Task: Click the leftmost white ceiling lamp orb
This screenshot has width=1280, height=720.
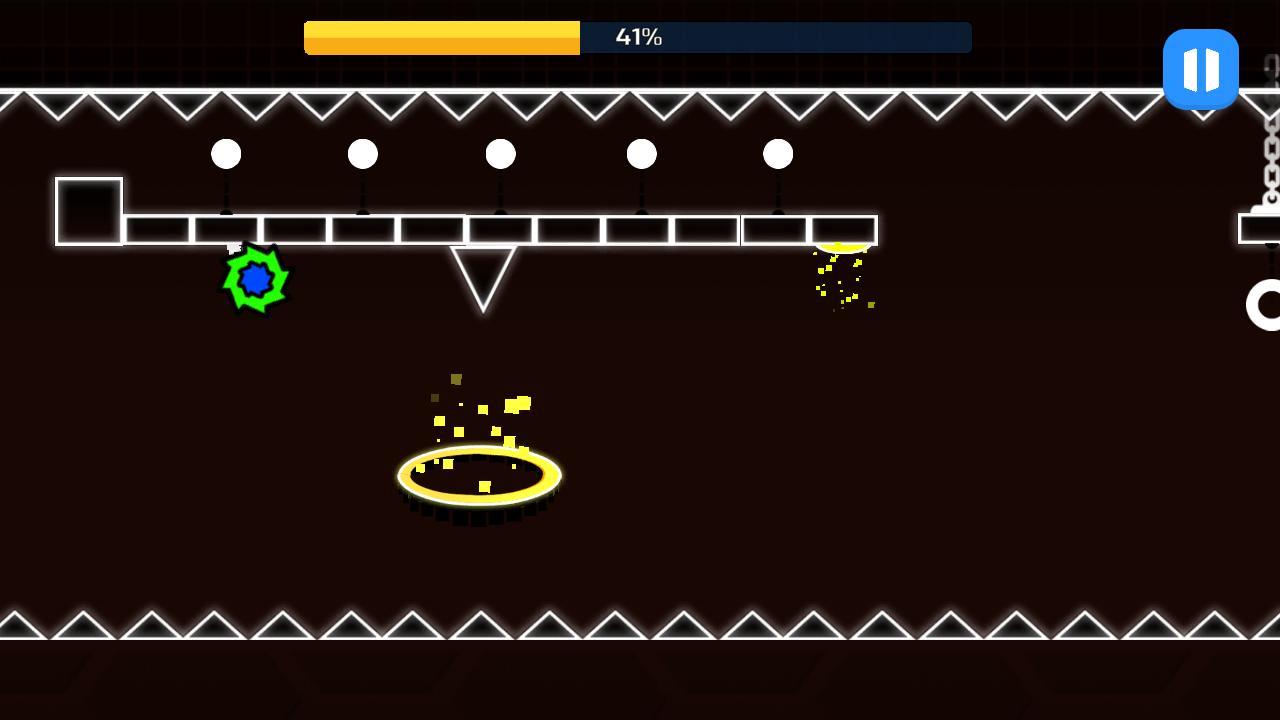Action: (x=226, y=153)
